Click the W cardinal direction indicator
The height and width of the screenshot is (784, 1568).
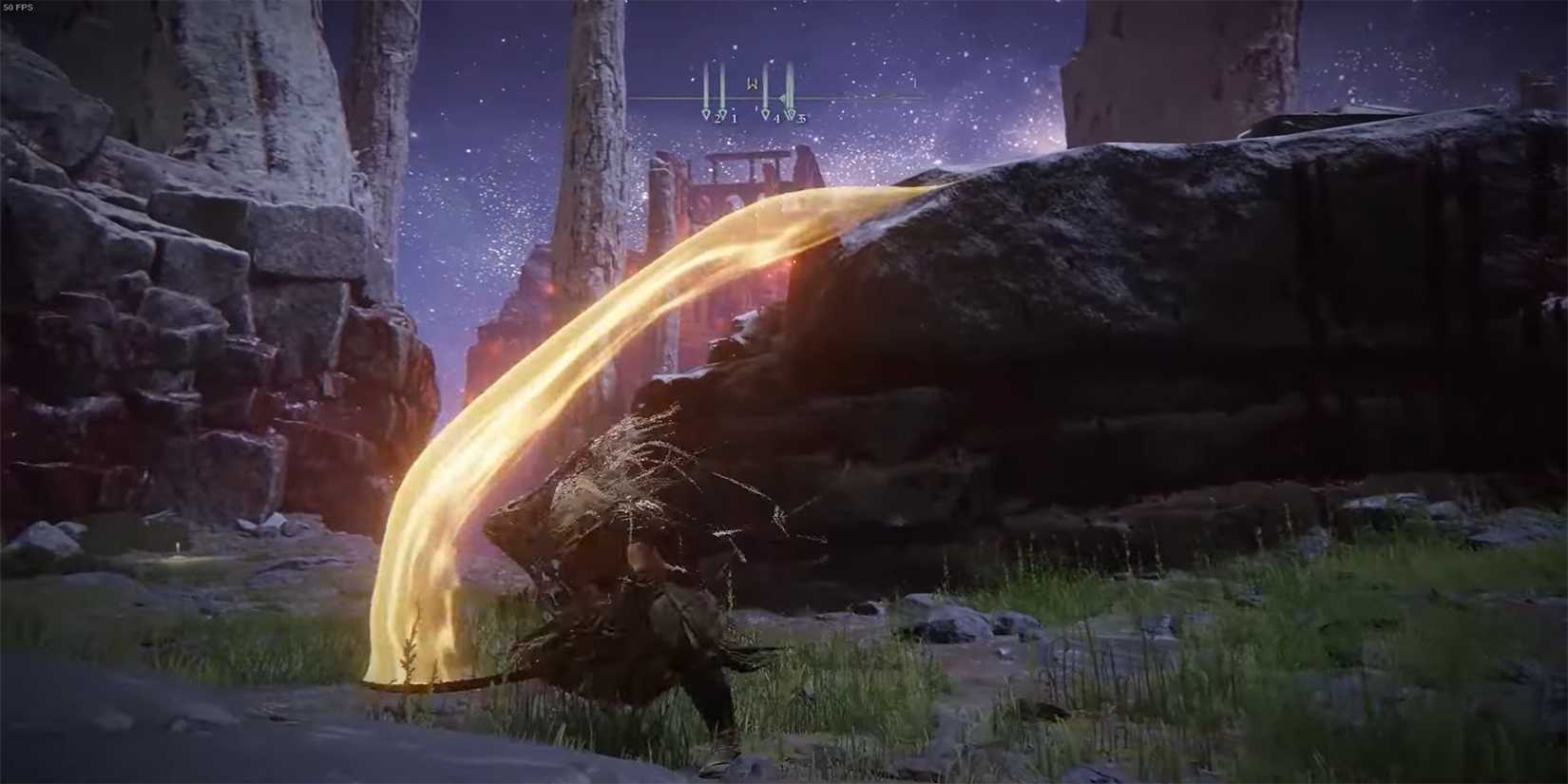(x=754, y=84)
